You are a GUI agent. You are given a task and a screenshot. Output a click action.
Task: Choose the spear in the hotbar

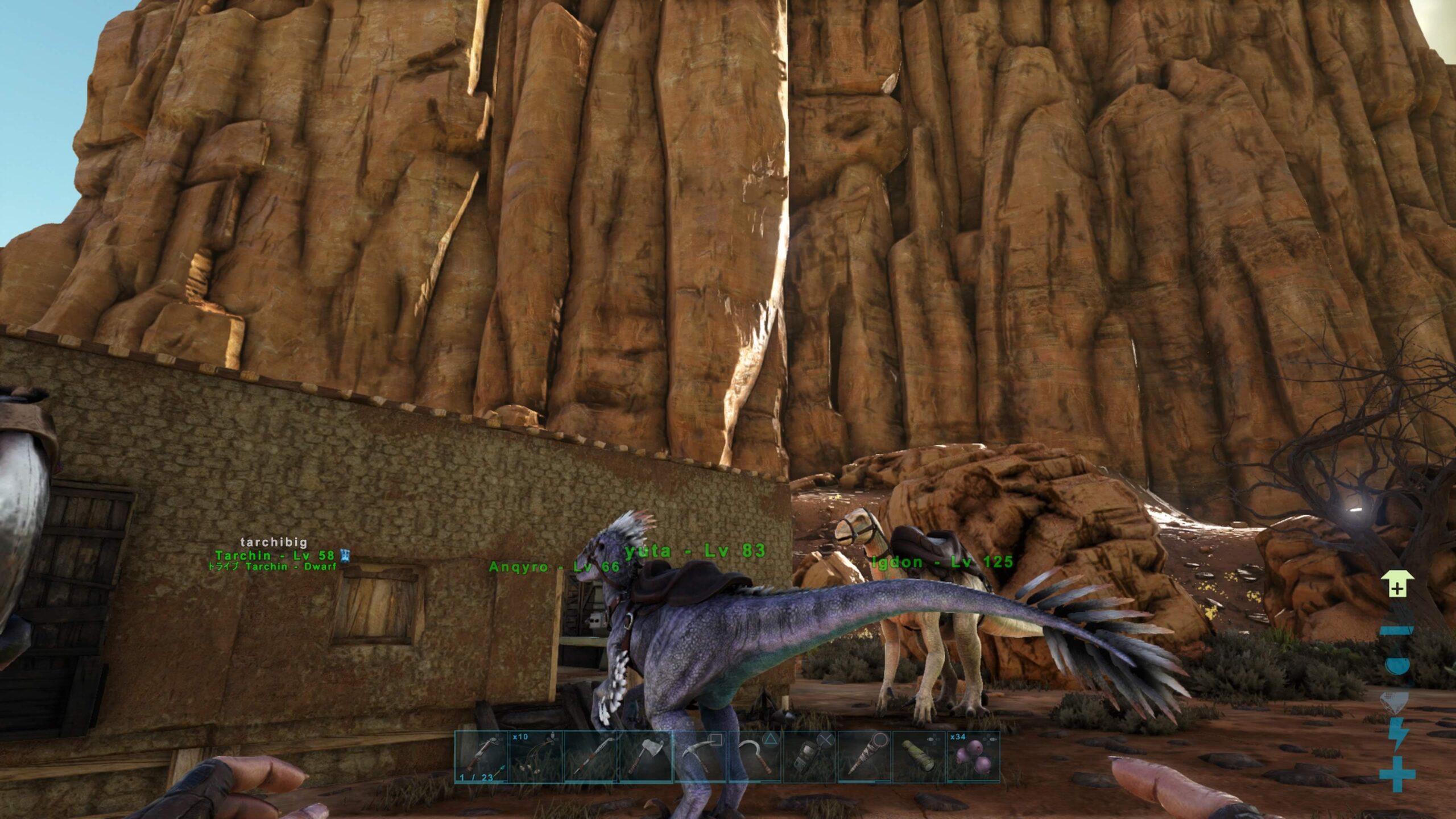point(590,757)
